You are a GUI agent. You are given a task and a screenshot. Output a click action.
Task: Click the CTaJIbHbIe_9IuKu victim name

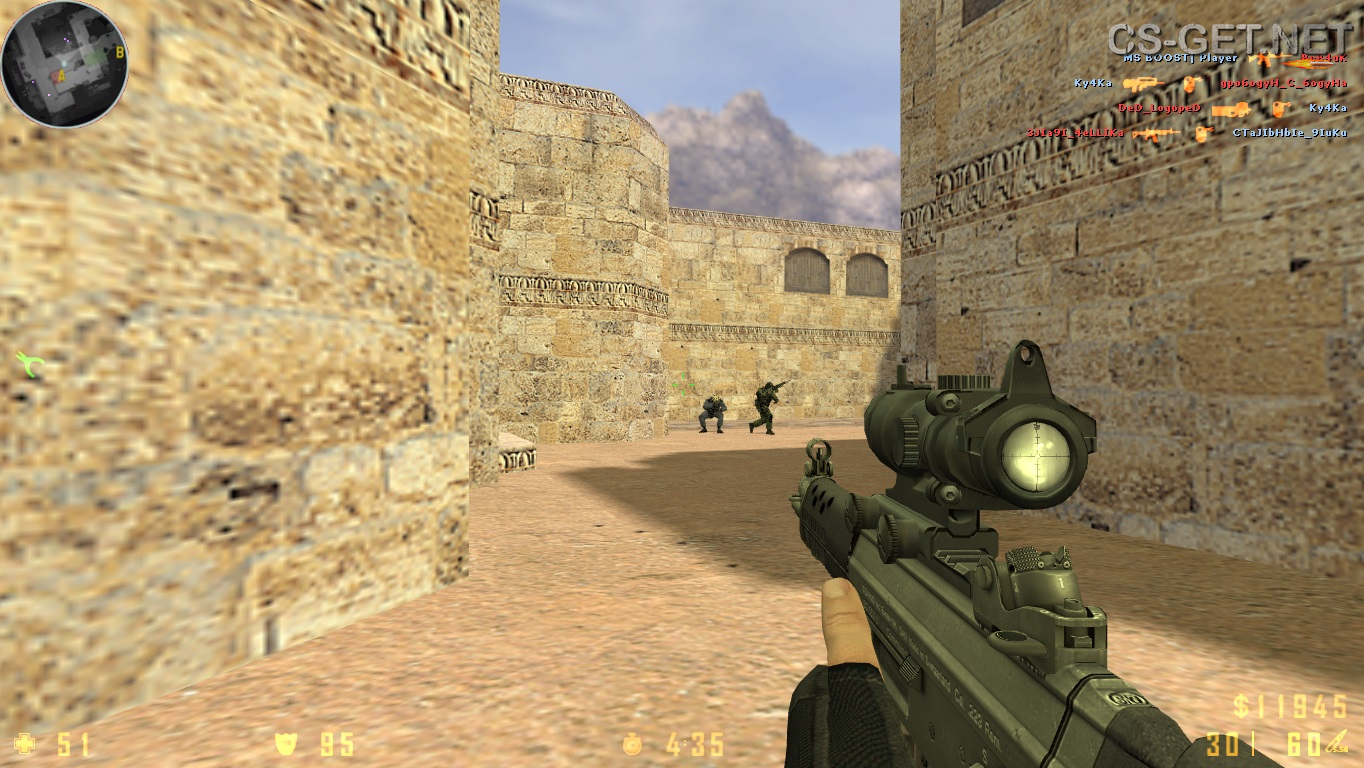tap(1289, 132)
